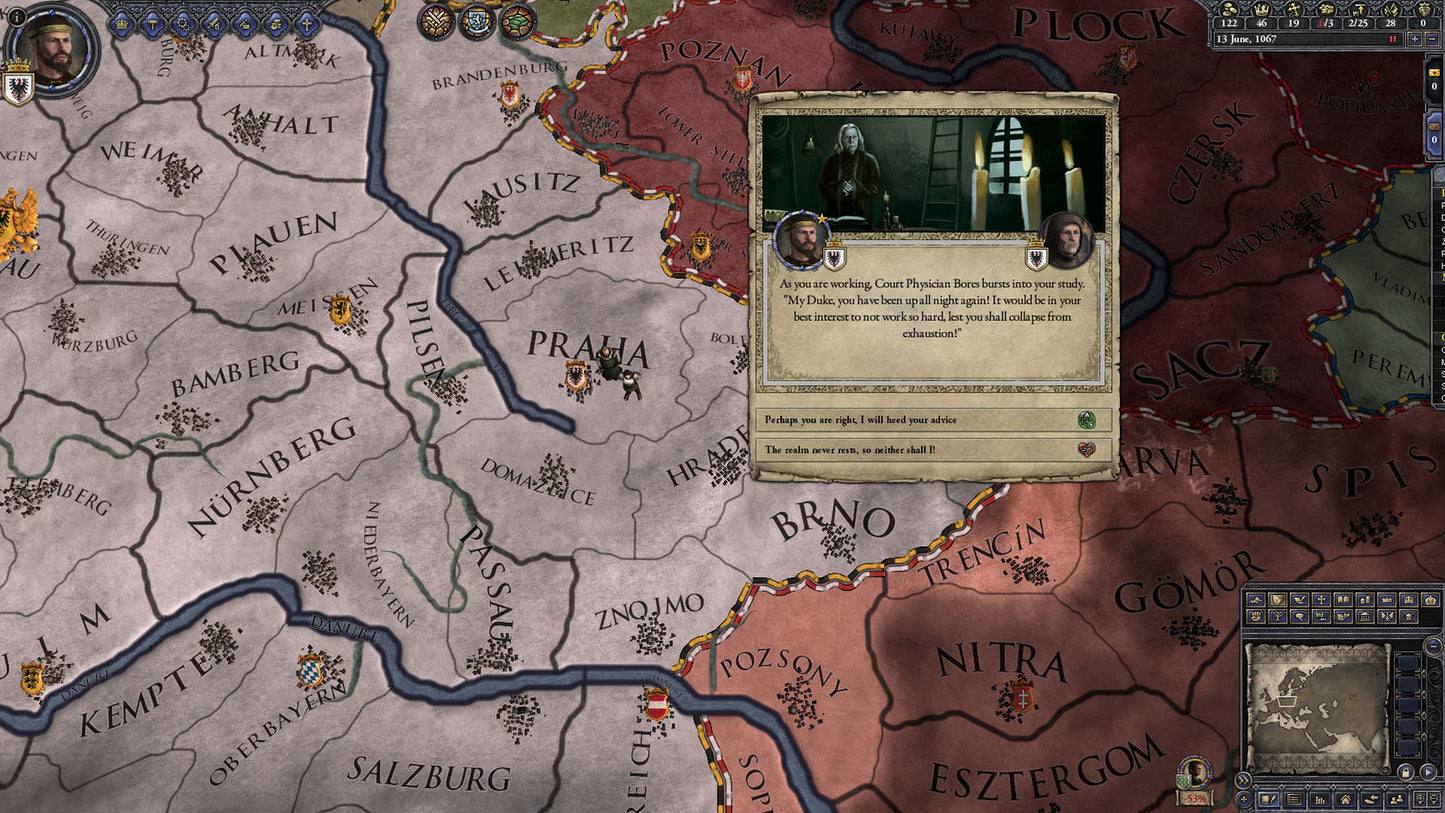Click the plus expander left of the bottom toolbar
Image resolution: width=1445 pixels, height=813 pixels.
[1243, 799]
